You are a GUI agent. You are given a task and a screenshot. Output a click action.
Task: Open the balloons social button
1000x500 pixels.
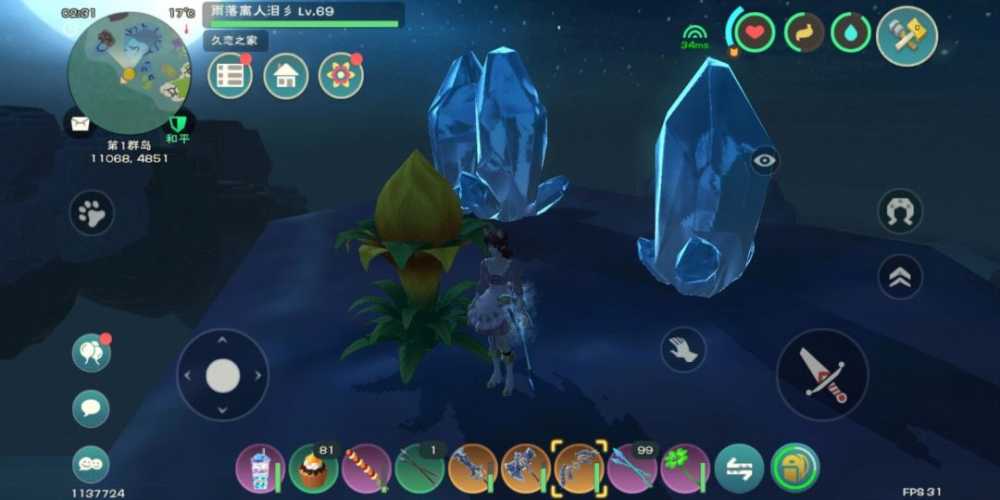pos(91,353)
